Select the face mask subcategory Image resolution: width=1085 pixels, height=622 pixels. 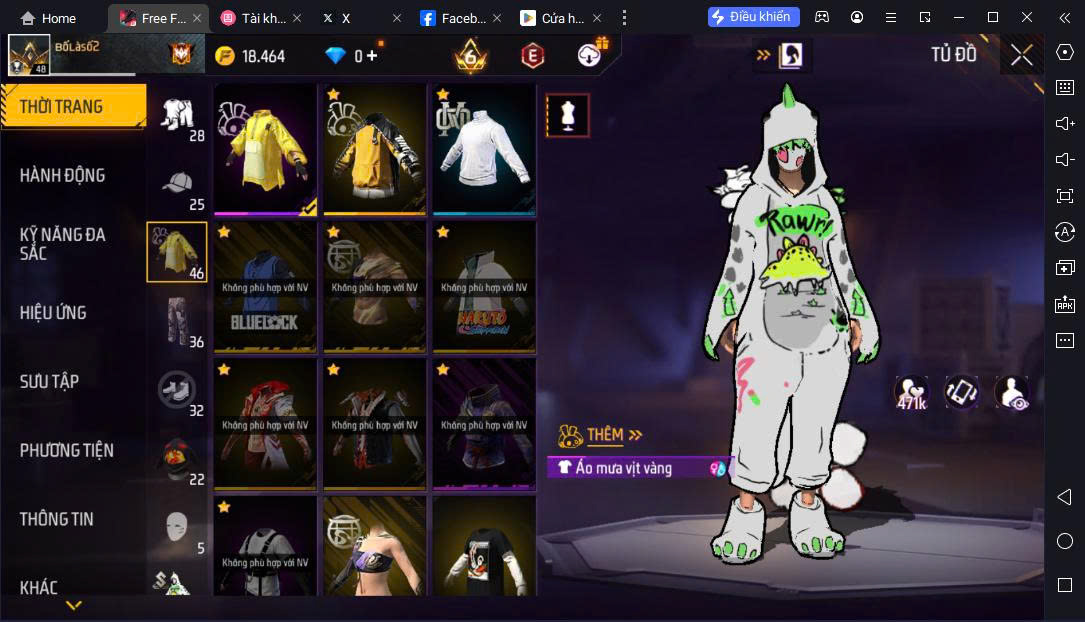[177, 527]
